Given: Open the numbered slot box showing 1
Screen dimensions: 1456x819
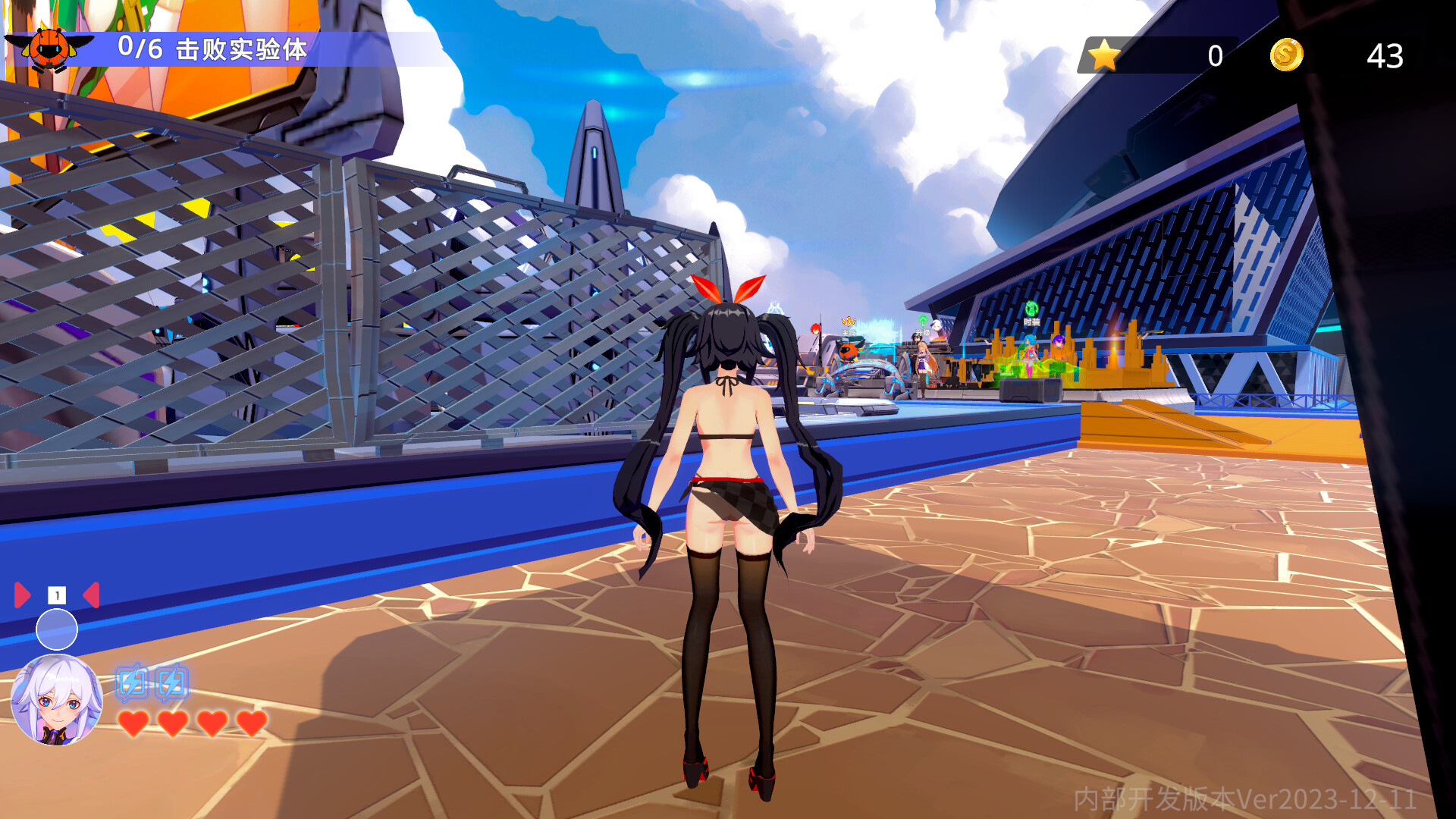Looking at the screenshot, I should (57, 594).
